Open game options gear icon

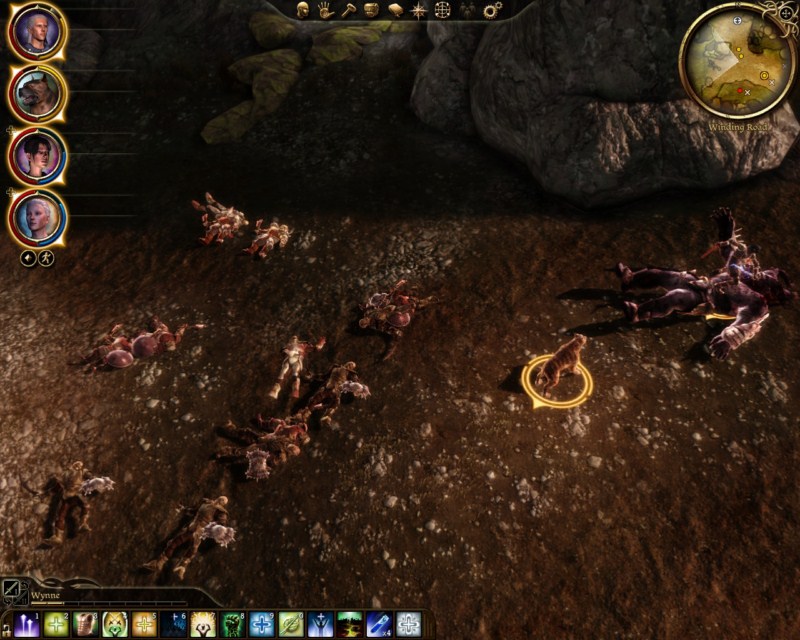click(x=492, y=10)
